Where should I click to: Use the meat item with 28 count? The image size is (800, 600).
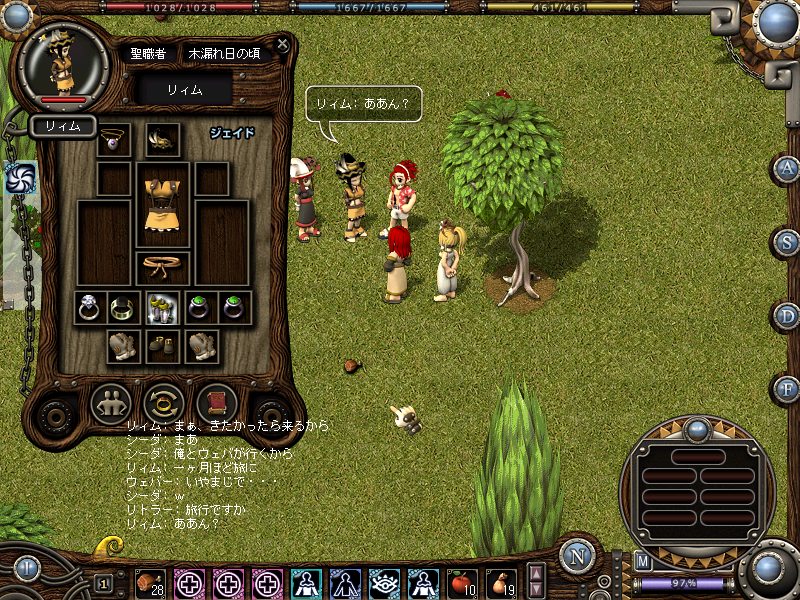click(x=152, y=582)
